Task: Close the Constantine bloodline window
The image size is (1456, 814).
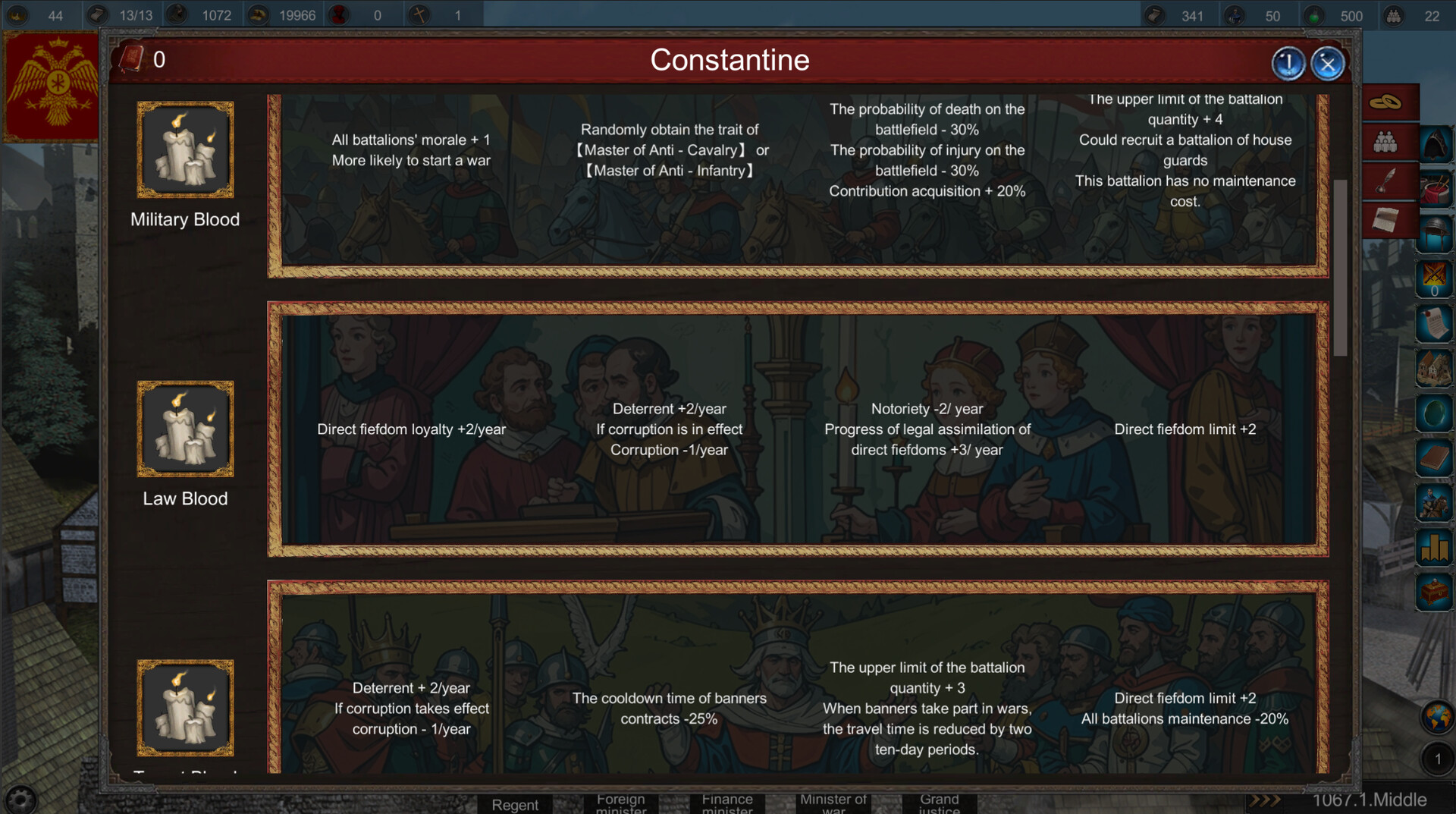Action: point(1327,64)
